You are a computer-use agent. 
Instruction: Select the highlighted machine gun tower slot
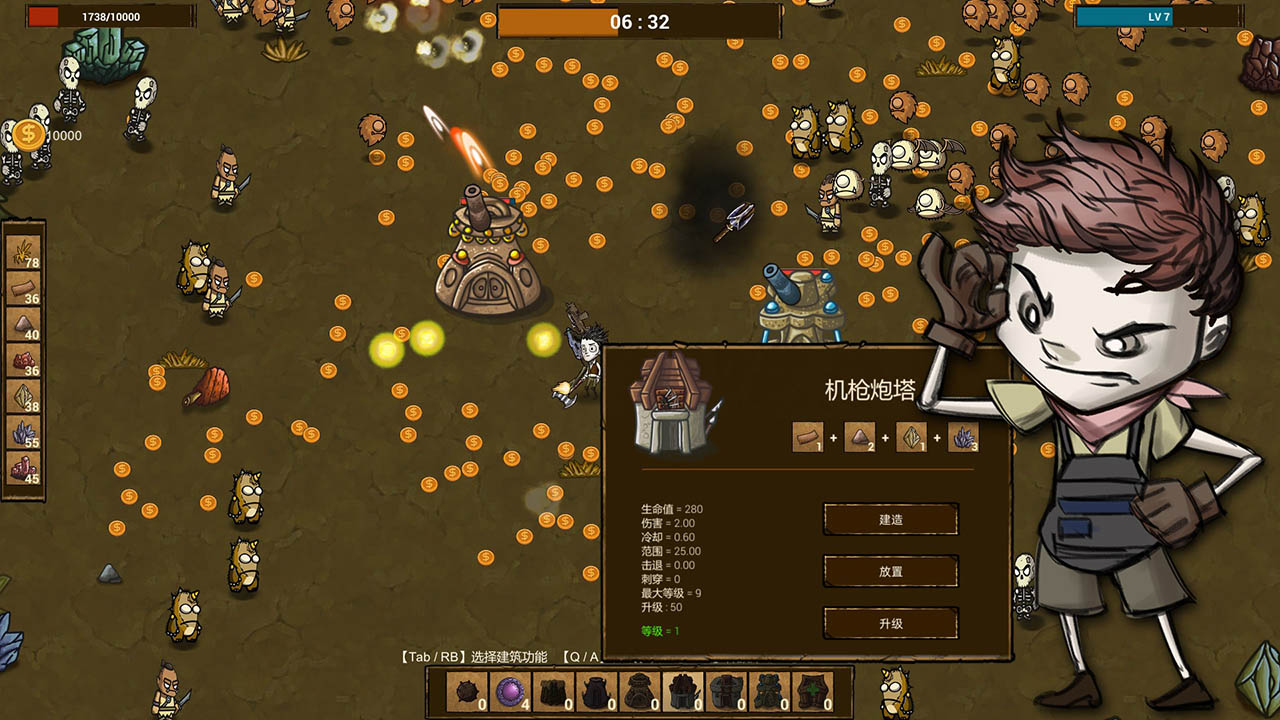(x=683, y=692)
